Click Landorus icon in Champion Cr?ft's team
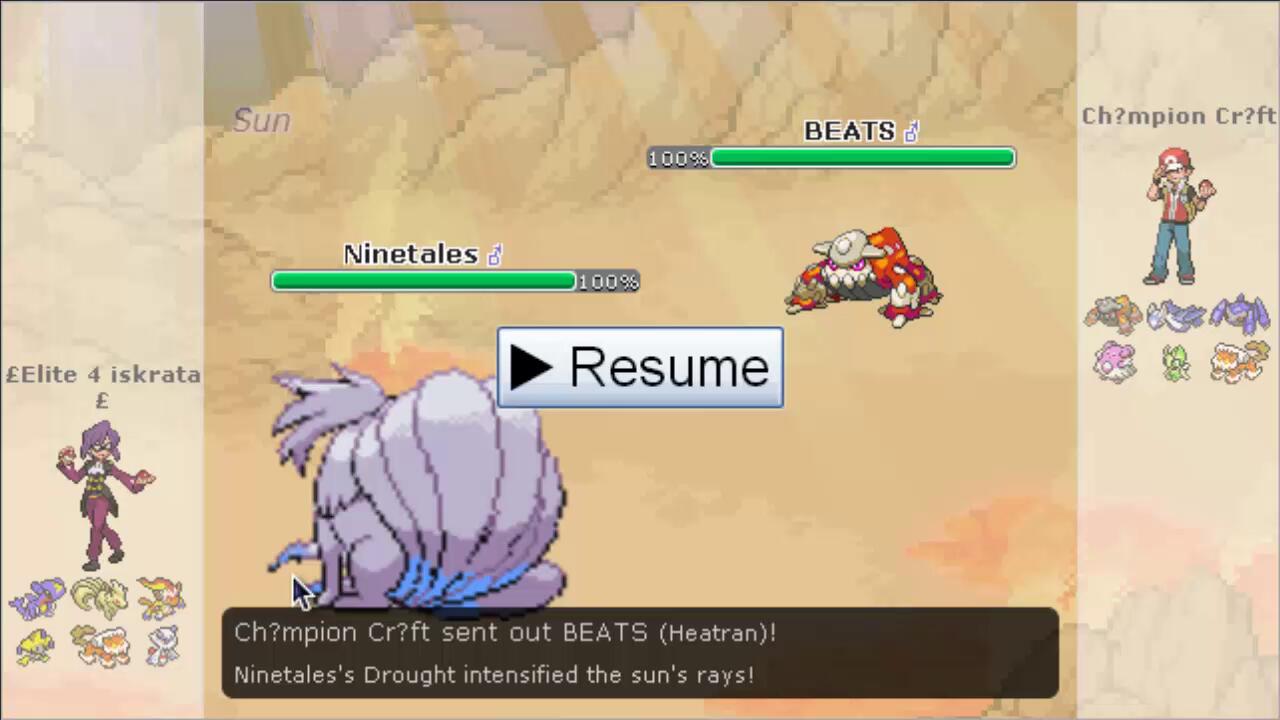The width and height of the screenshot is (1280, 720). [1240, 362]
